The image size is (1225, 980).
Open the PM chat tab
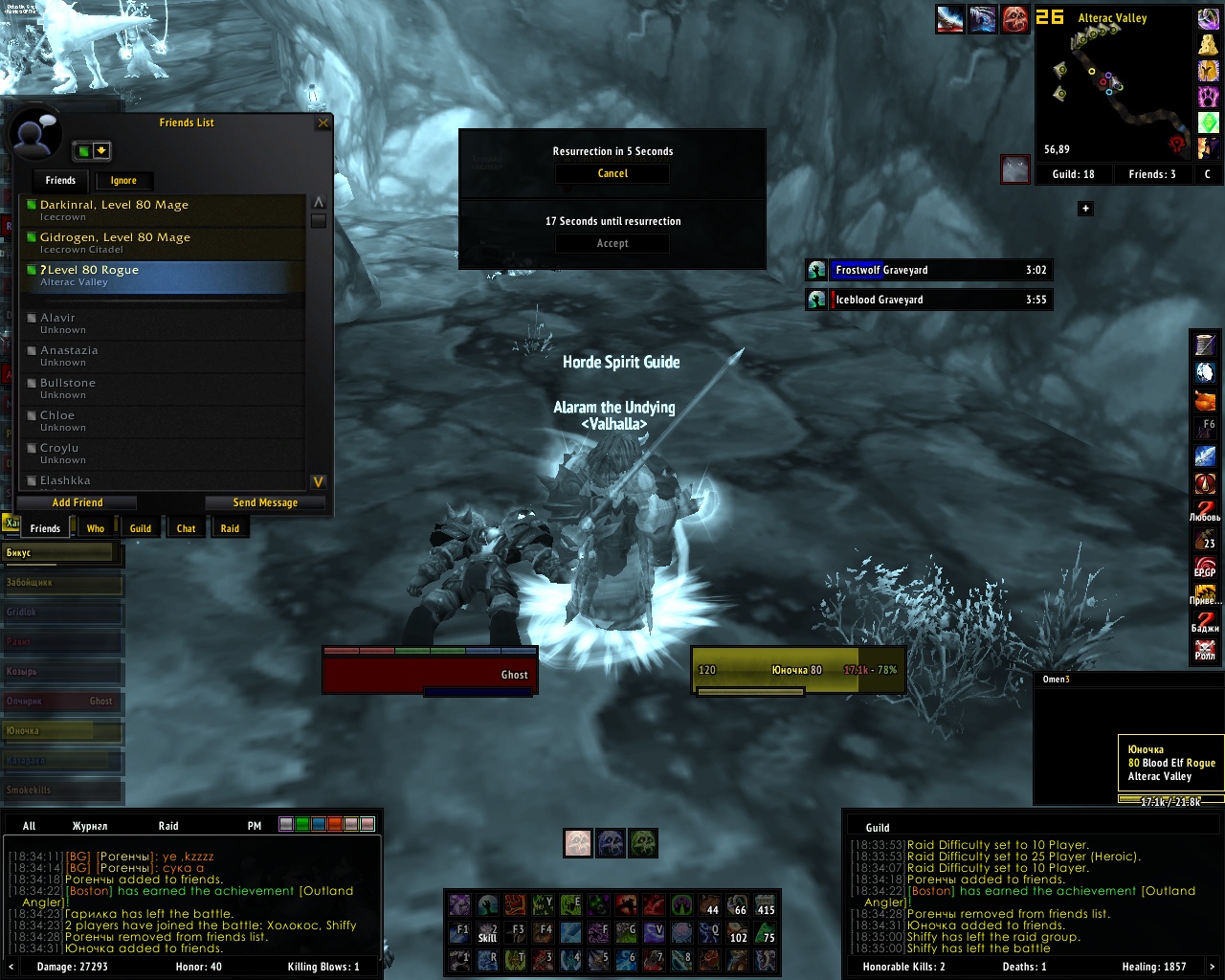pyautogui.click(x=255, y=825)
